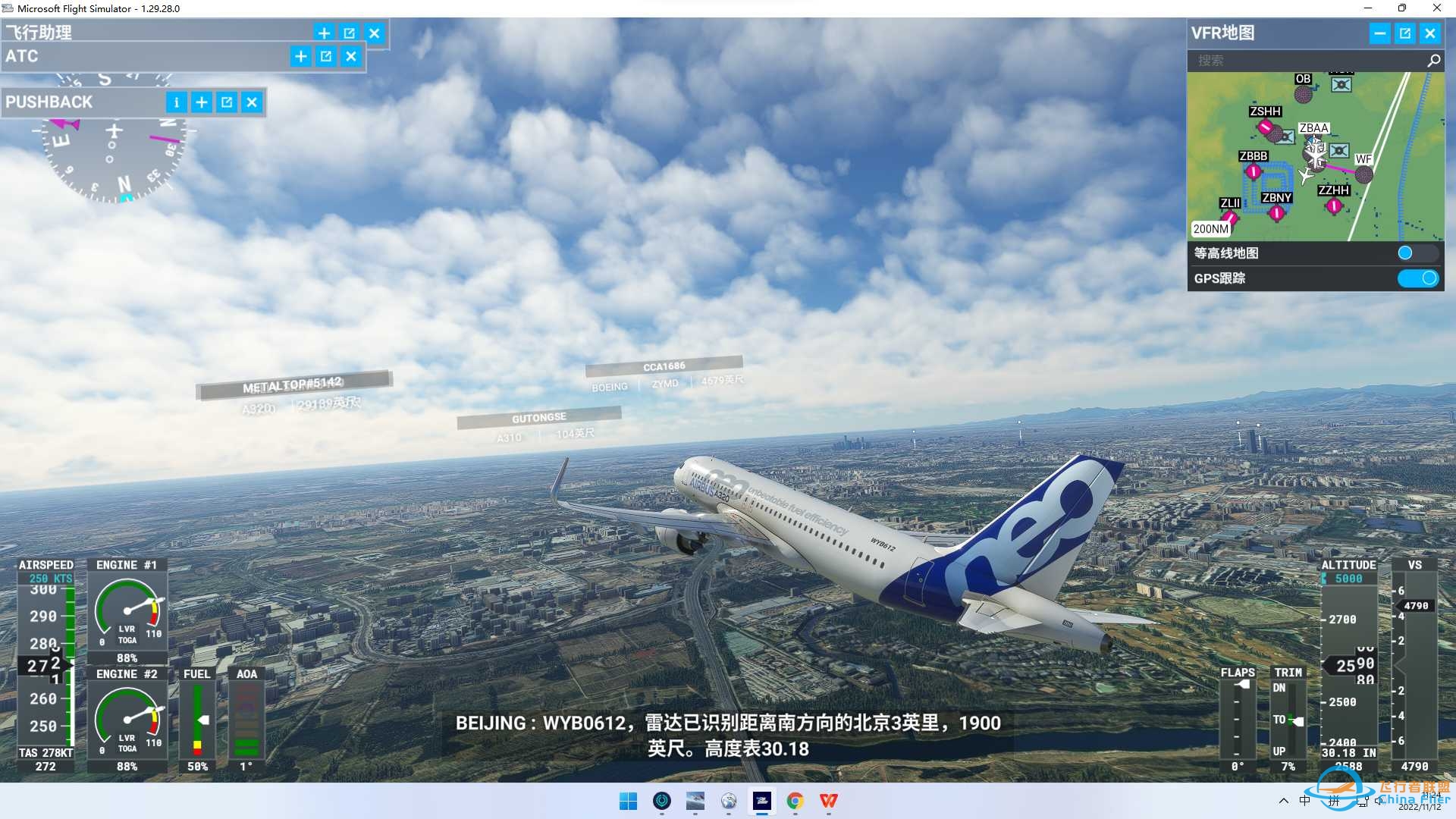The height and width of the screenshot is (819, 1456).
Task: Pop out the VFR地图 window
Action: 1405,33
